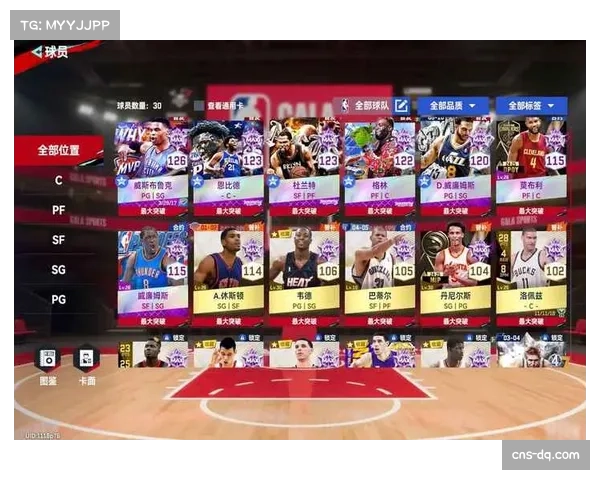This screenshot has width=600, height=480.
Task: Open the PG position tab
Action: coord(58,299)
